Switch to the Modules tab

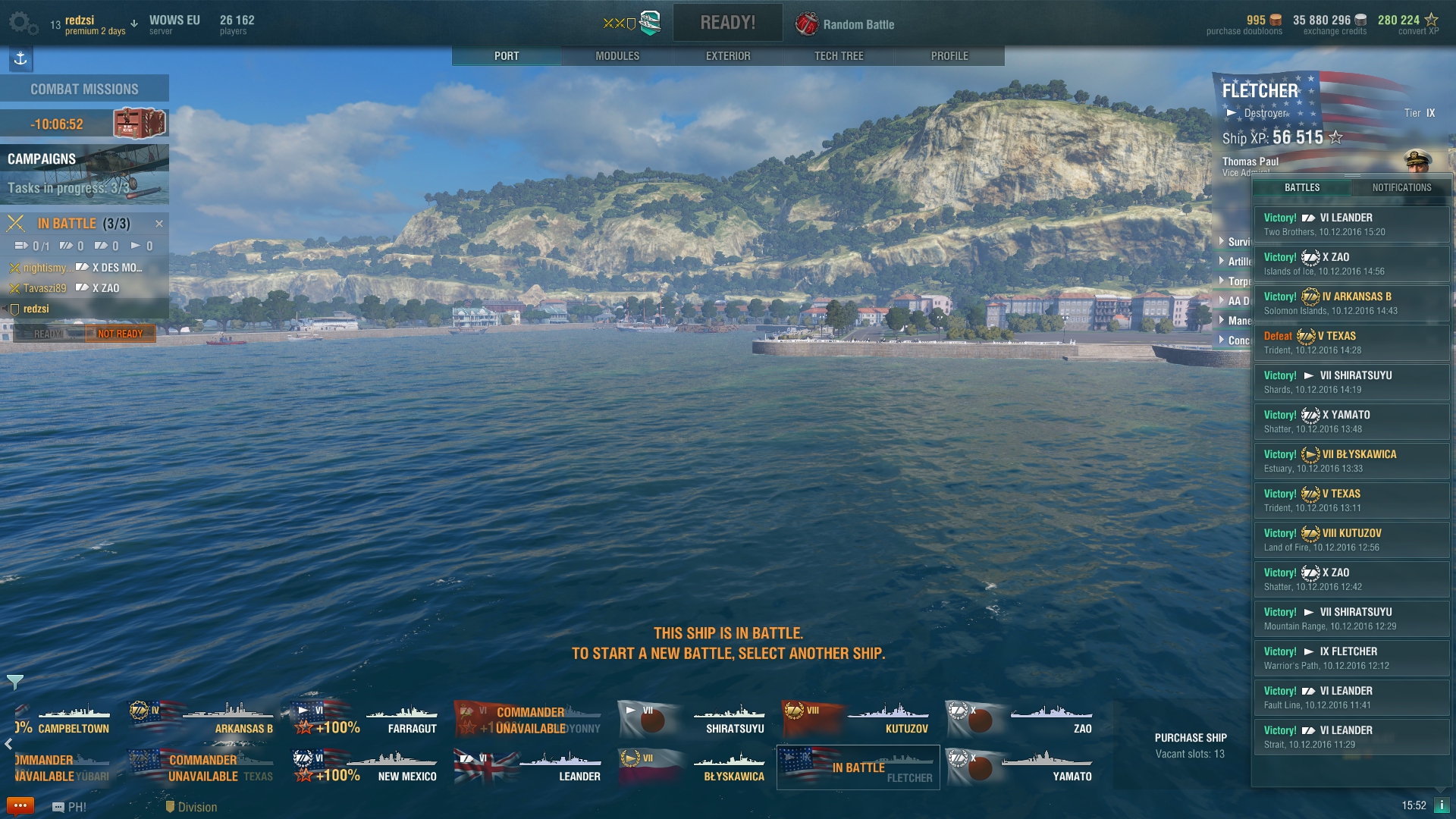[617, 56]
